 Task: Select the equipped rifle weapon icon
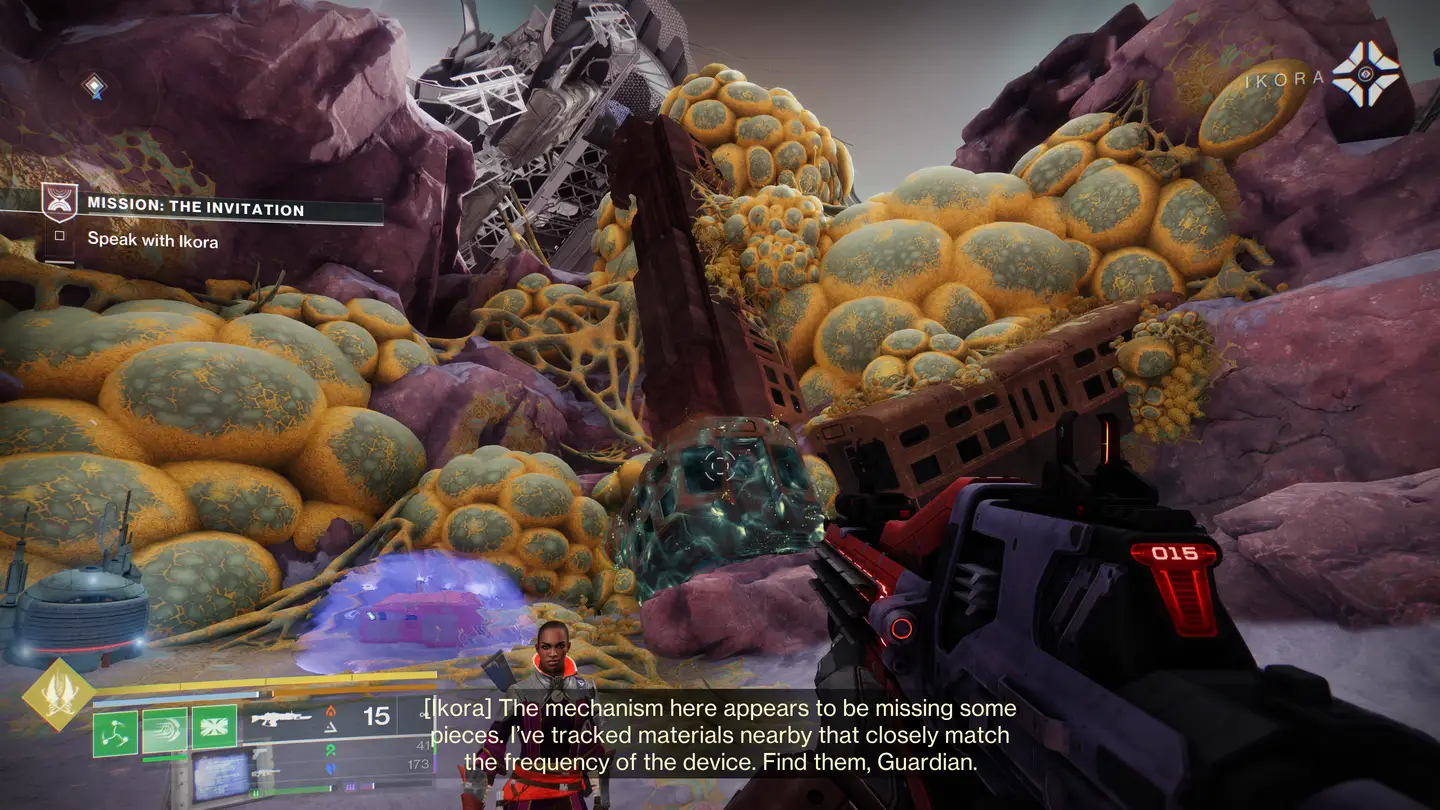[281, 718]
